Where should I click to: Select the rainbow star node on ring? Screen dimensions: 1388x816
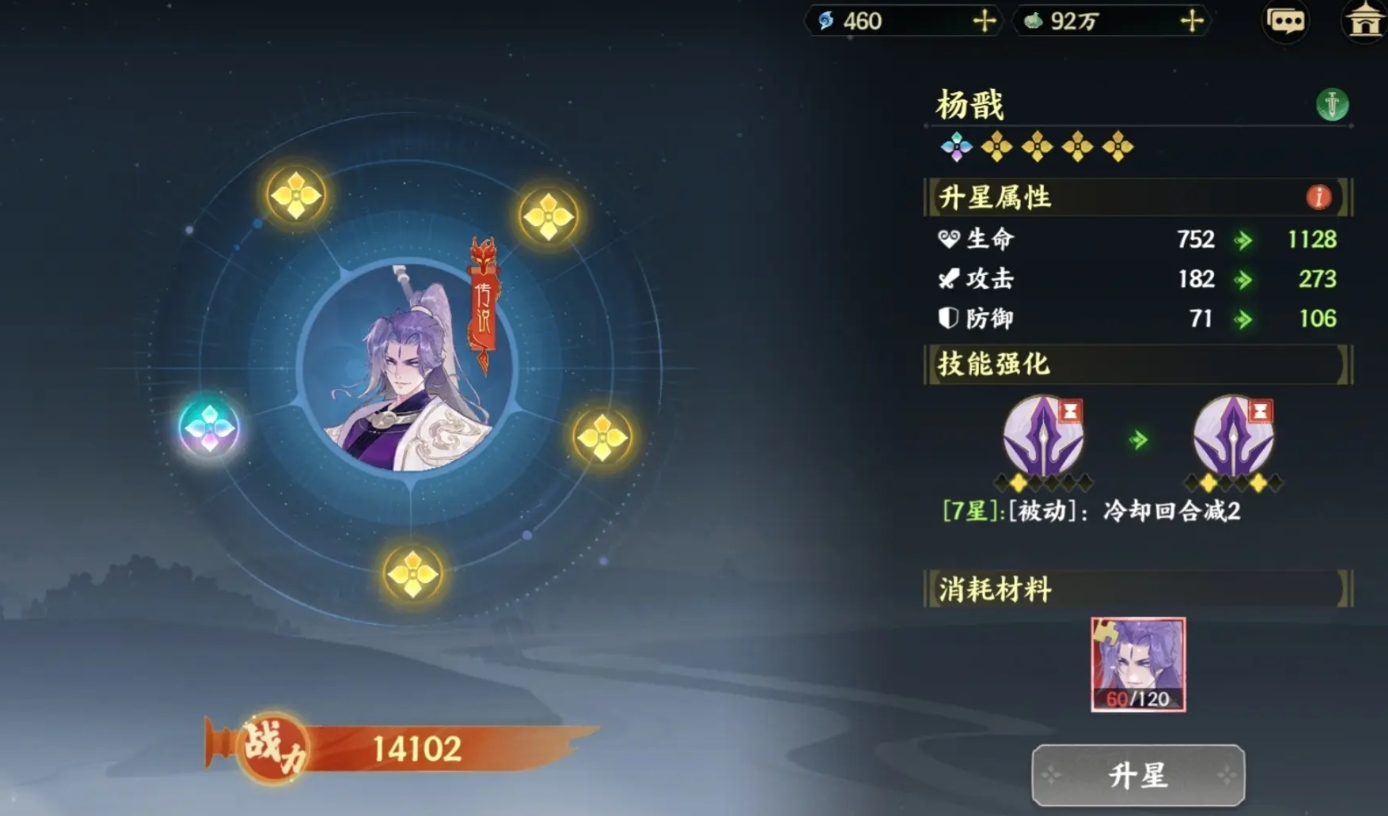[x=209, y=428]
